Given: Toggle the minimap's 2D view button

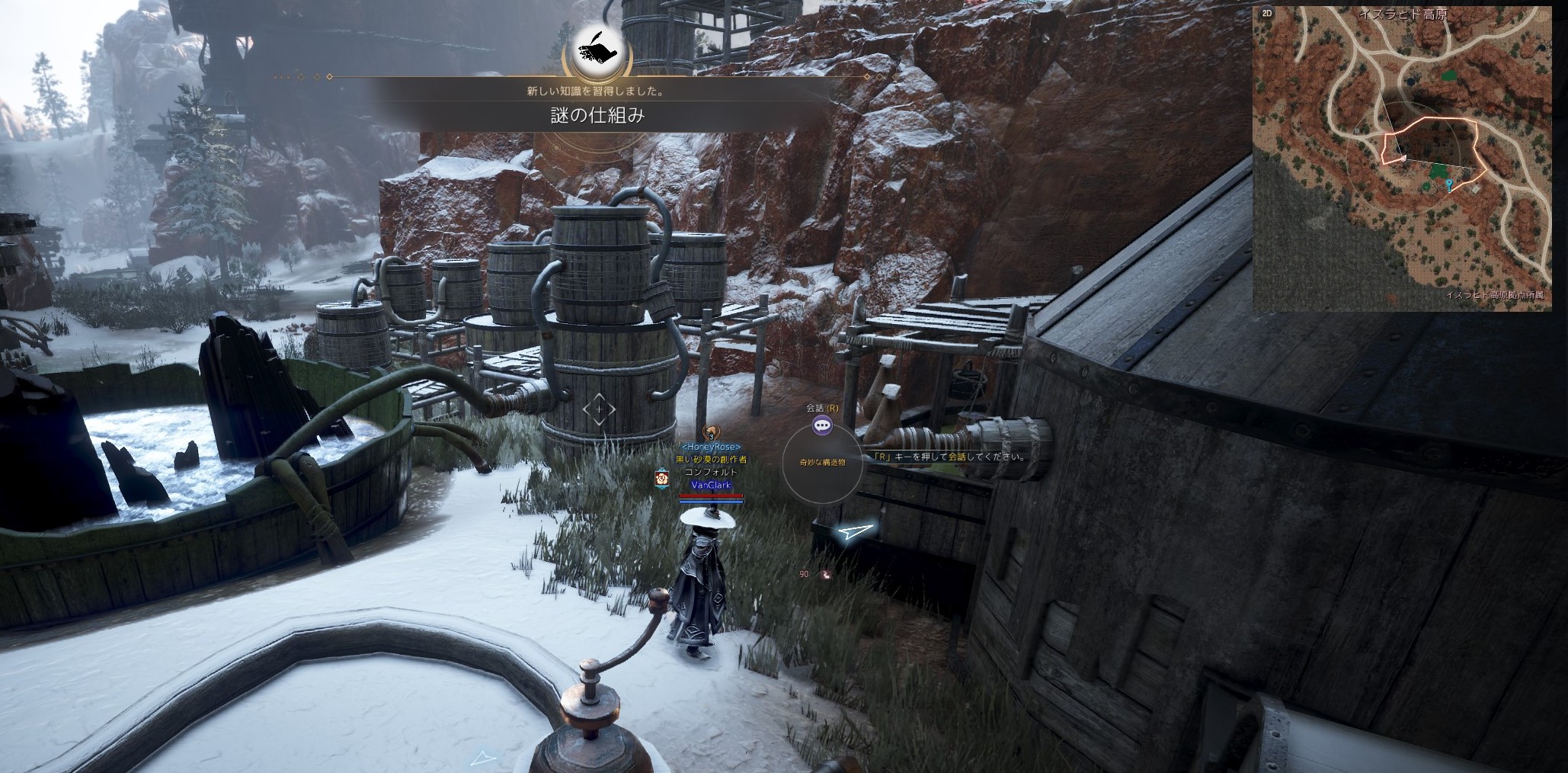Looking at the screenshot, I should [x=1267, y=13].
